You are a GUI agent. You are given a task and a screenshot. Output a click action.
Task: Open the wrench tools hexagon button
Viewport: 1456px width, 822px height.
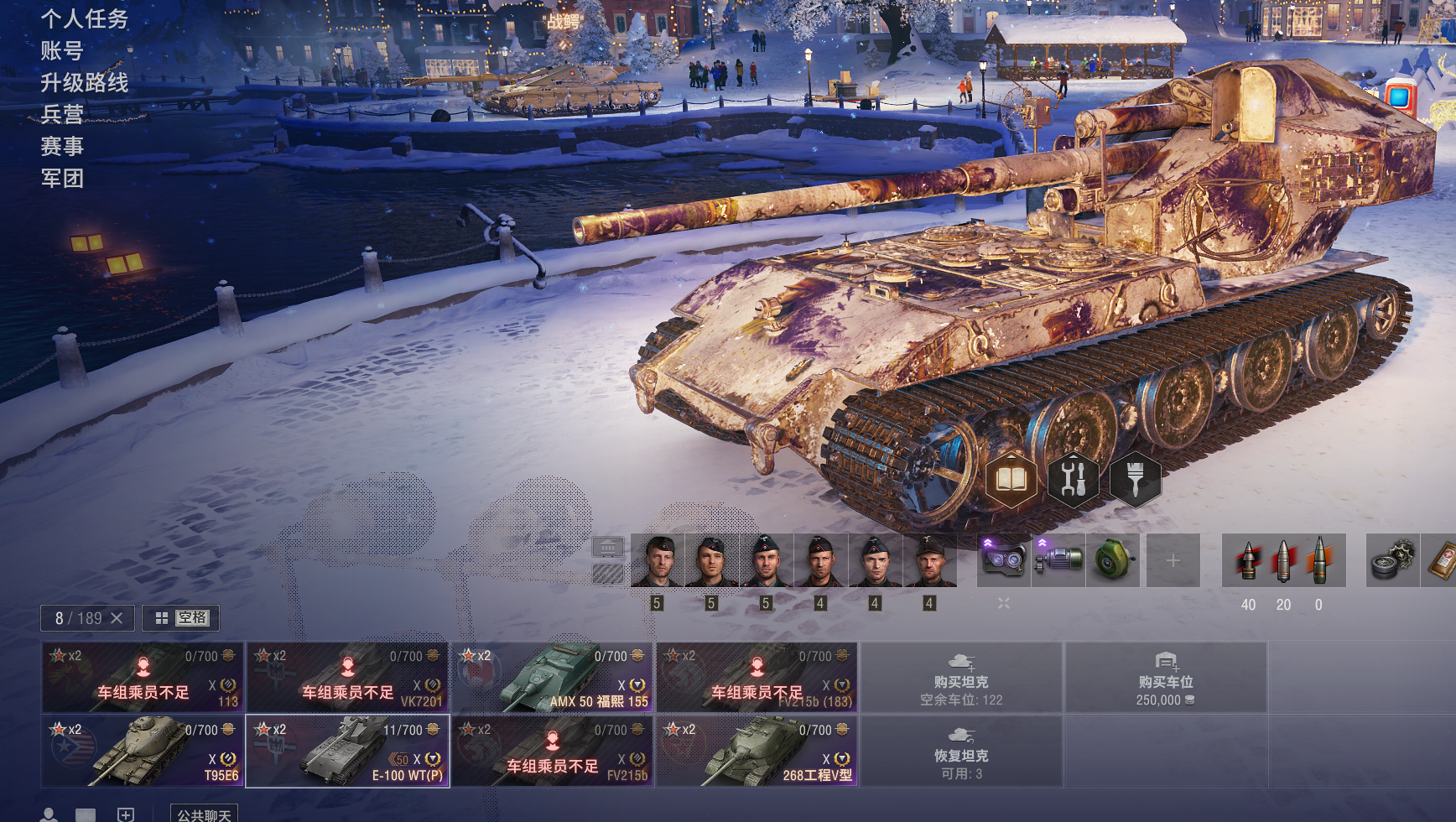coord(1074,479)
